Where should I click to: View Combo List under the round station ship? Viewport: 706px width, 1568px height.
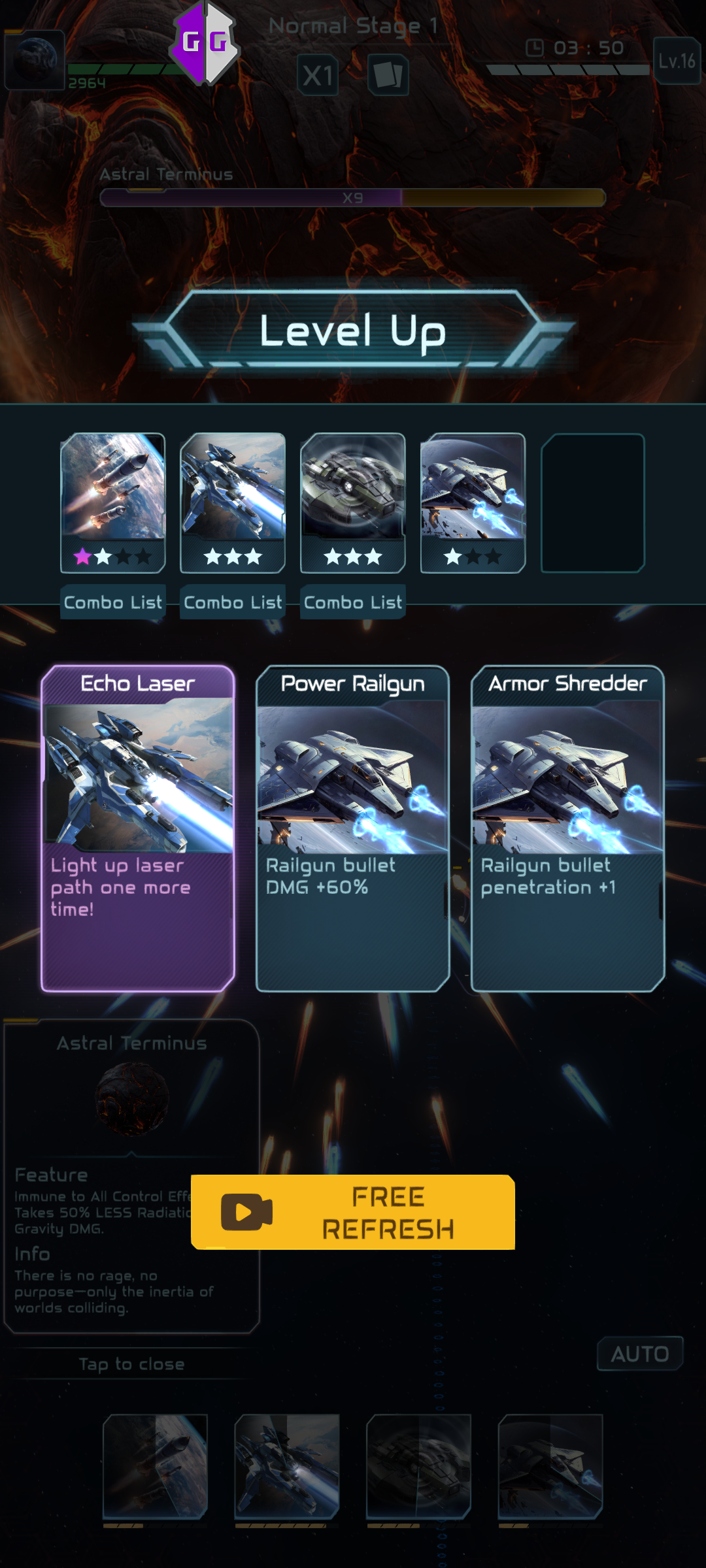tap(353, 602)
